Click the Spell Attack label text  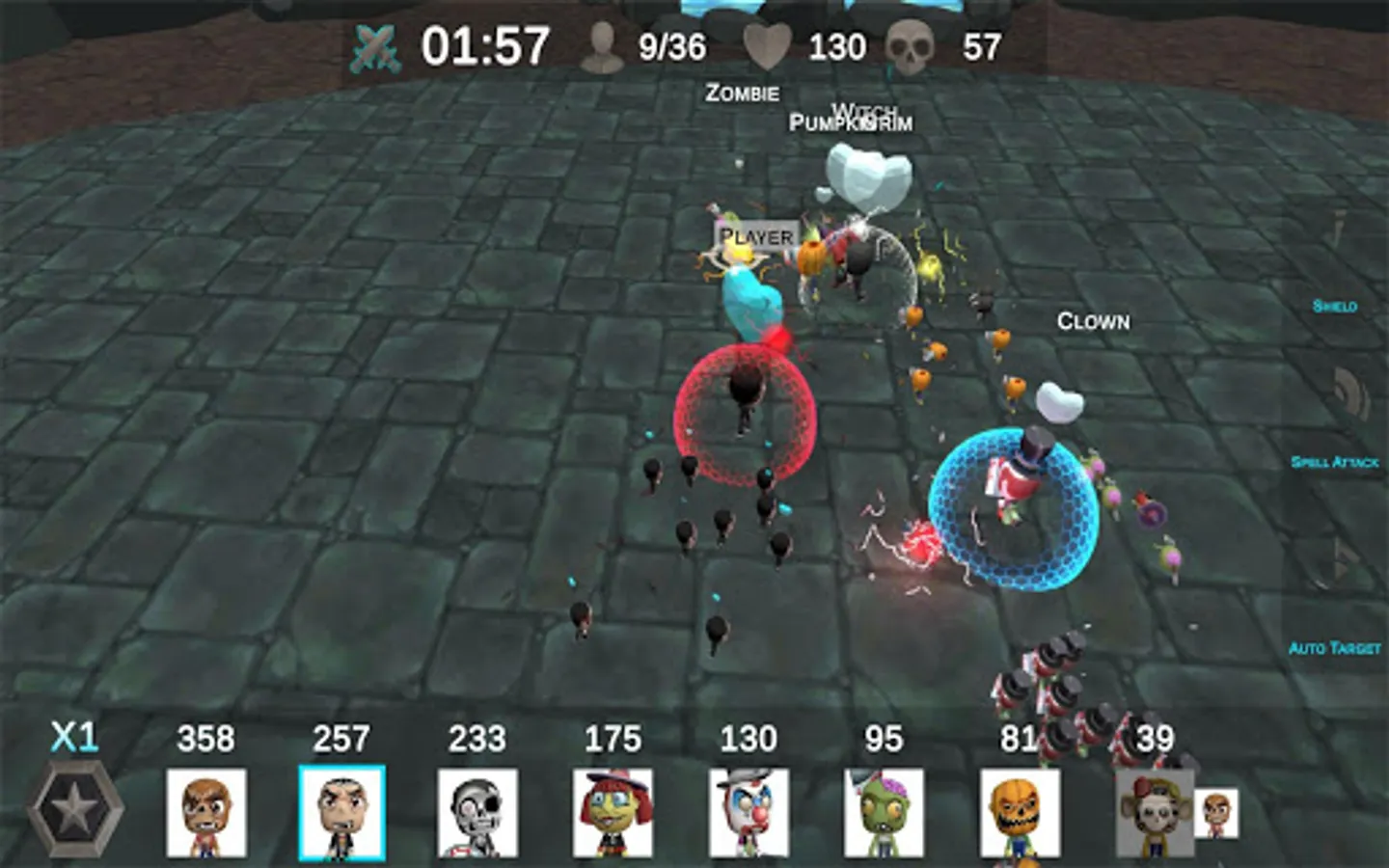(x=1336, y=464)
